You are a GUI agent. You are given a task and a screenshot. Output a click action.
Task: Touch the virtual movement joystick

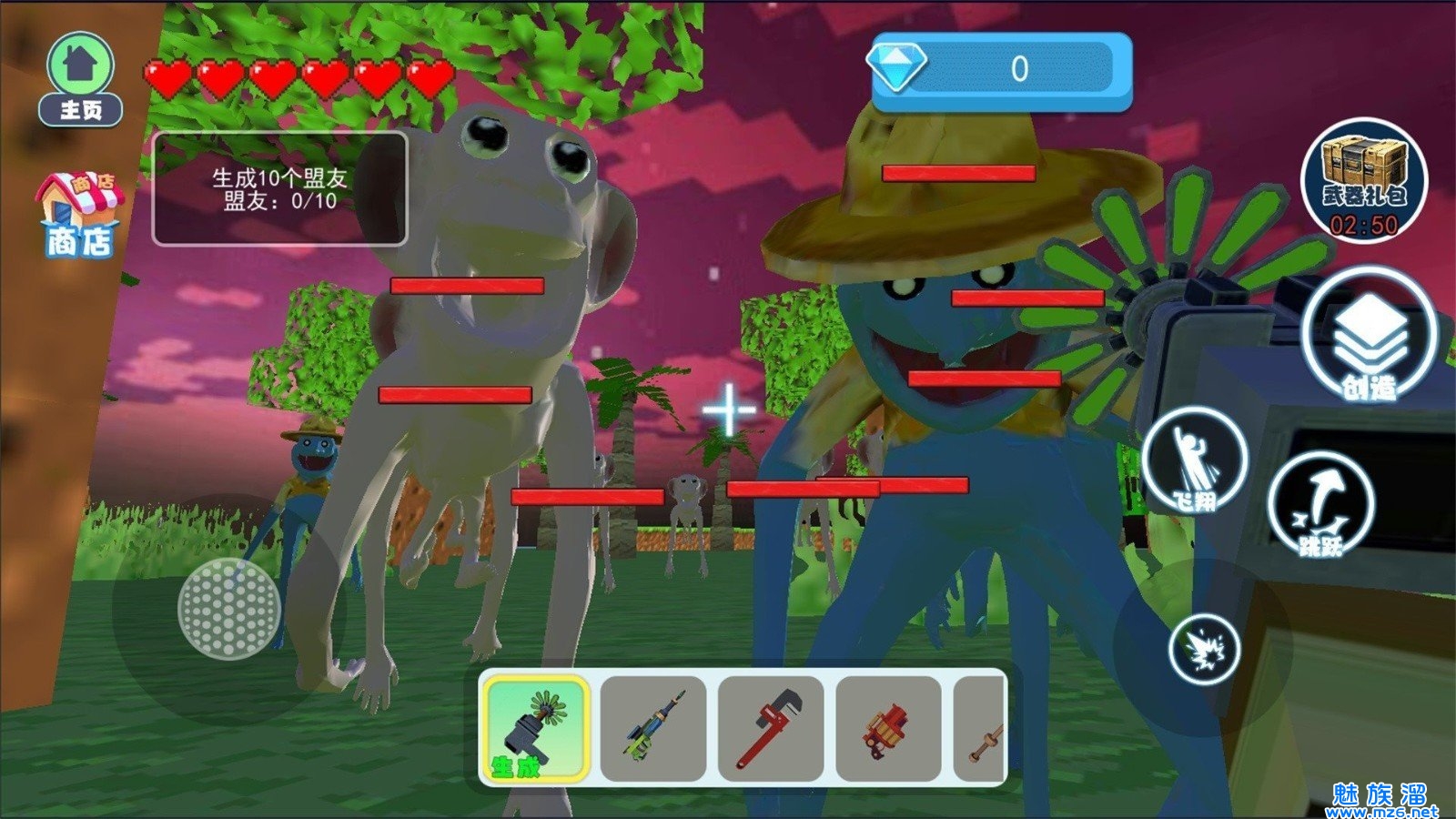coord(228,608)
